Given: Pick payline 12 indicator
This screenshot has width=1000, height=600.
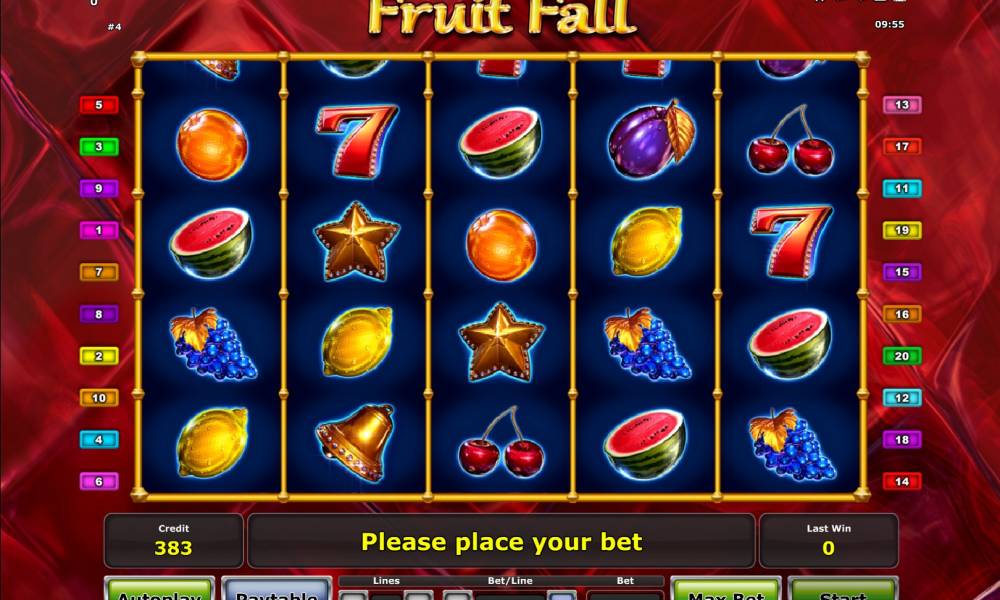Looking at the screenshot, I should [x=901, y=398].
